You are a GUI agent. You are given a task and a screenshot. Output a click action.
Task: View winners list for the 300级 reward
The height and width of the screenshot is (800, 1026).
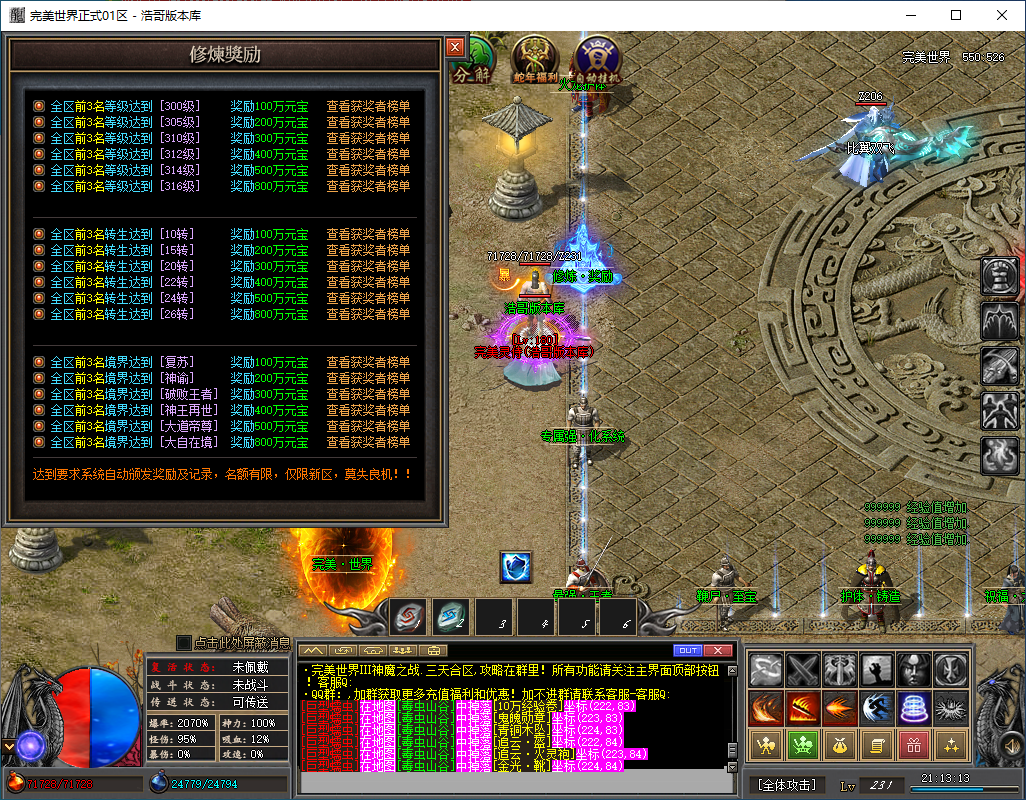(x=368, y=106)
